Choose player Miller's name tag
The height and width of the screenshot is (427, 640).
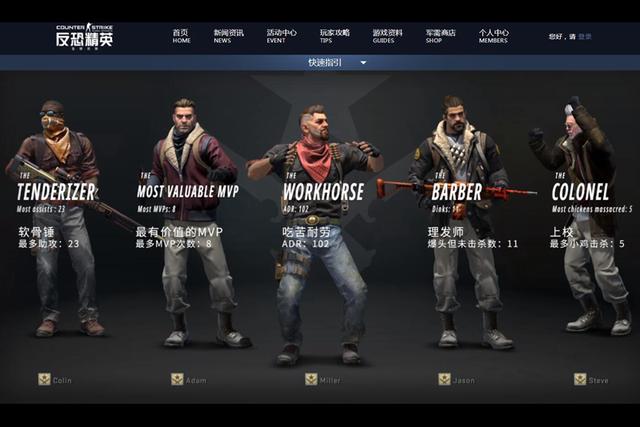324,379
